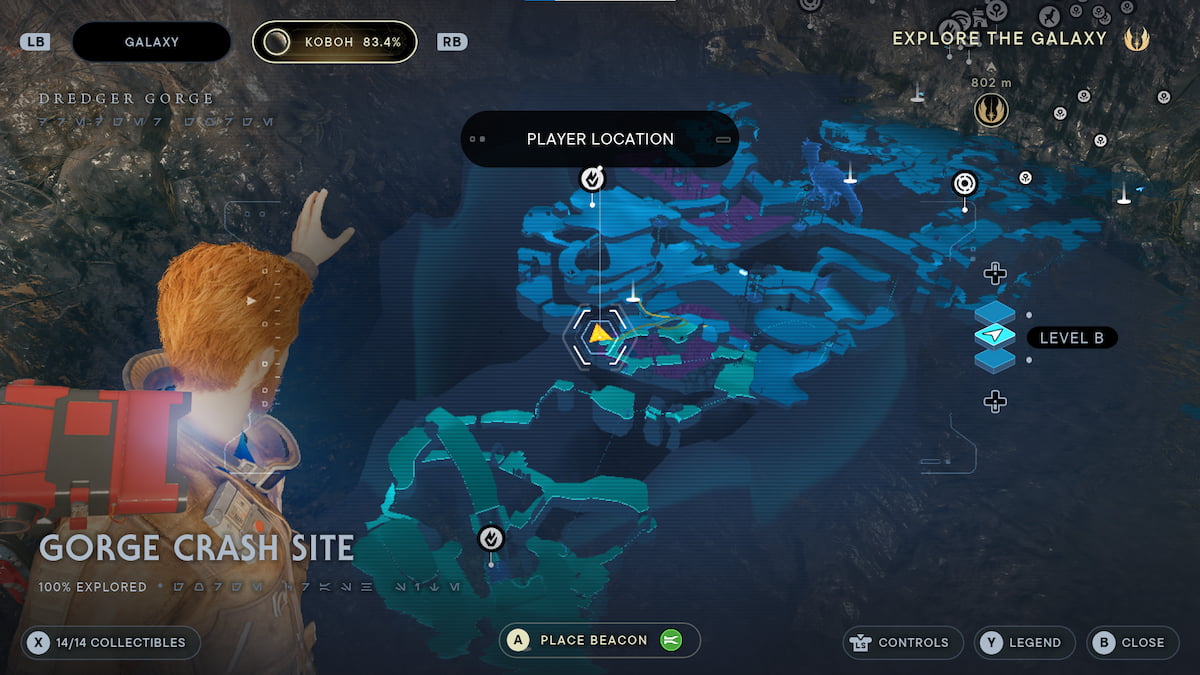The height and width of the screenshot is (675, 1200).
Task: Close the holomap
Action: [x=1131, y=642]
